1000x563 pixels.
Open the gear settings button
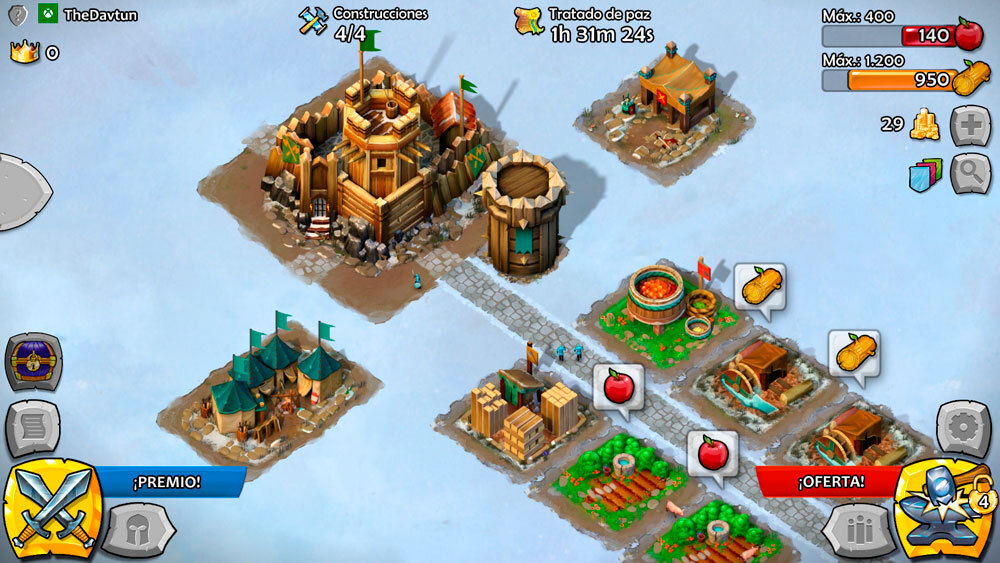[964, 428]
